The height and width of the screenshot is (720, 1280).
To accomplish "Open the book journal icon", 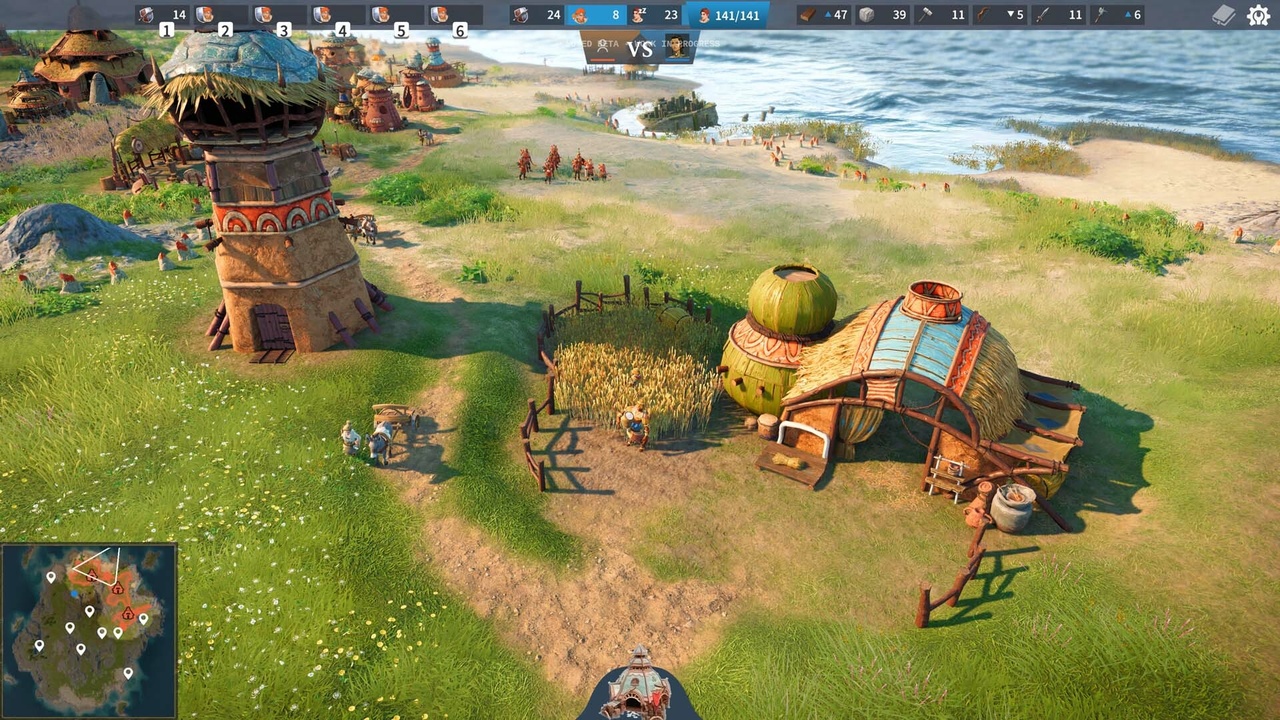I will [x=1224, y=15].
